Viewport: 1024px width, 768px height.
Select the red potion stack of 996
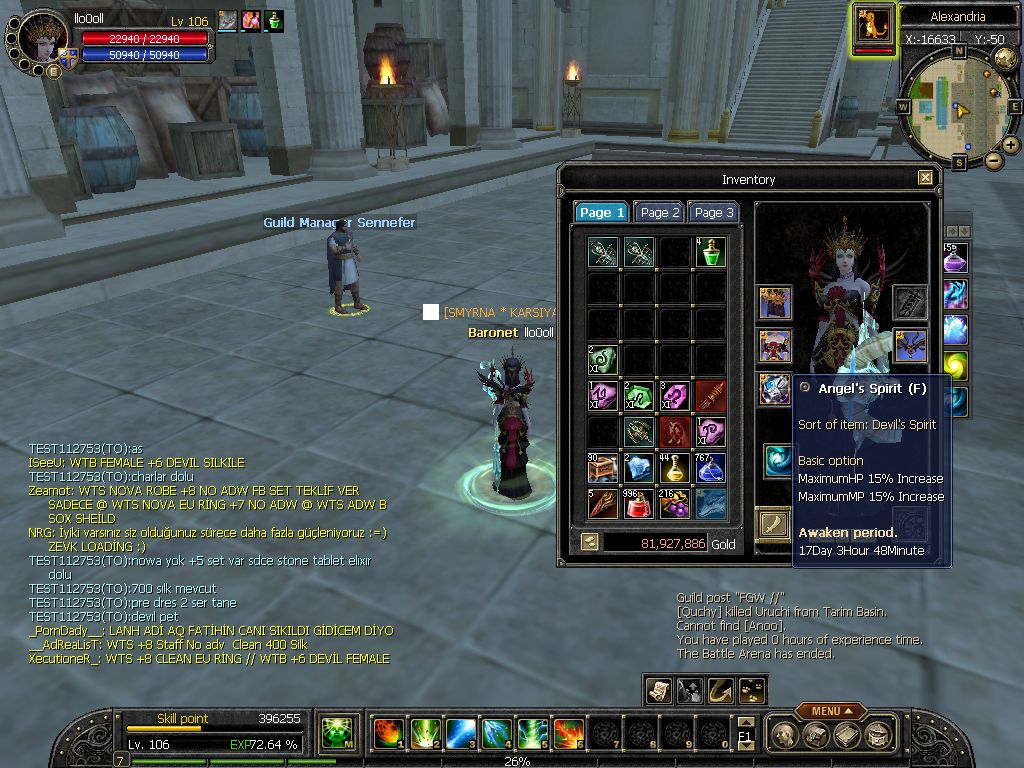[x=638, y=503]
